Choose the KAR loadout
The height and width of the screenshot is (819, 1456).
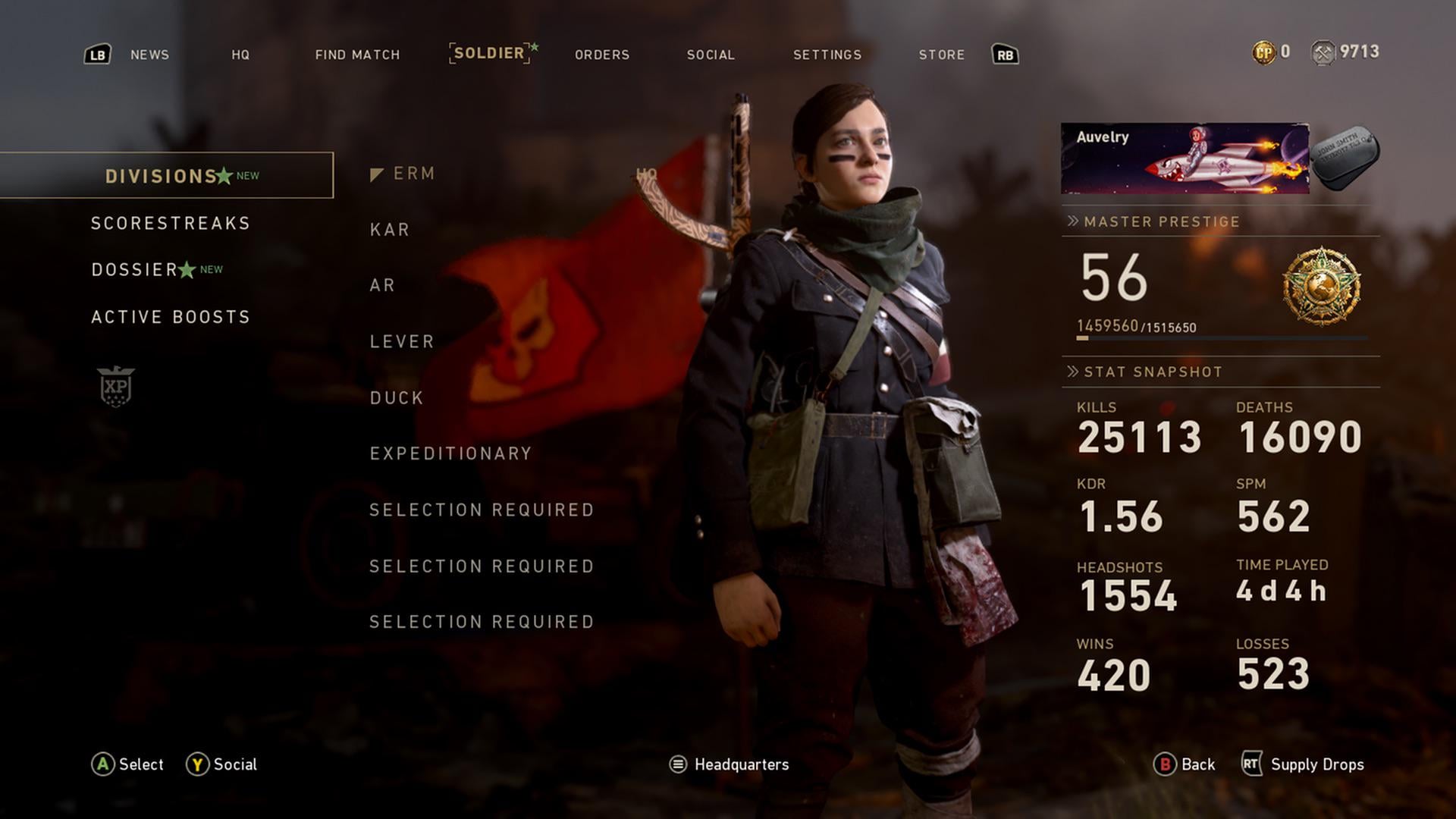390,230
